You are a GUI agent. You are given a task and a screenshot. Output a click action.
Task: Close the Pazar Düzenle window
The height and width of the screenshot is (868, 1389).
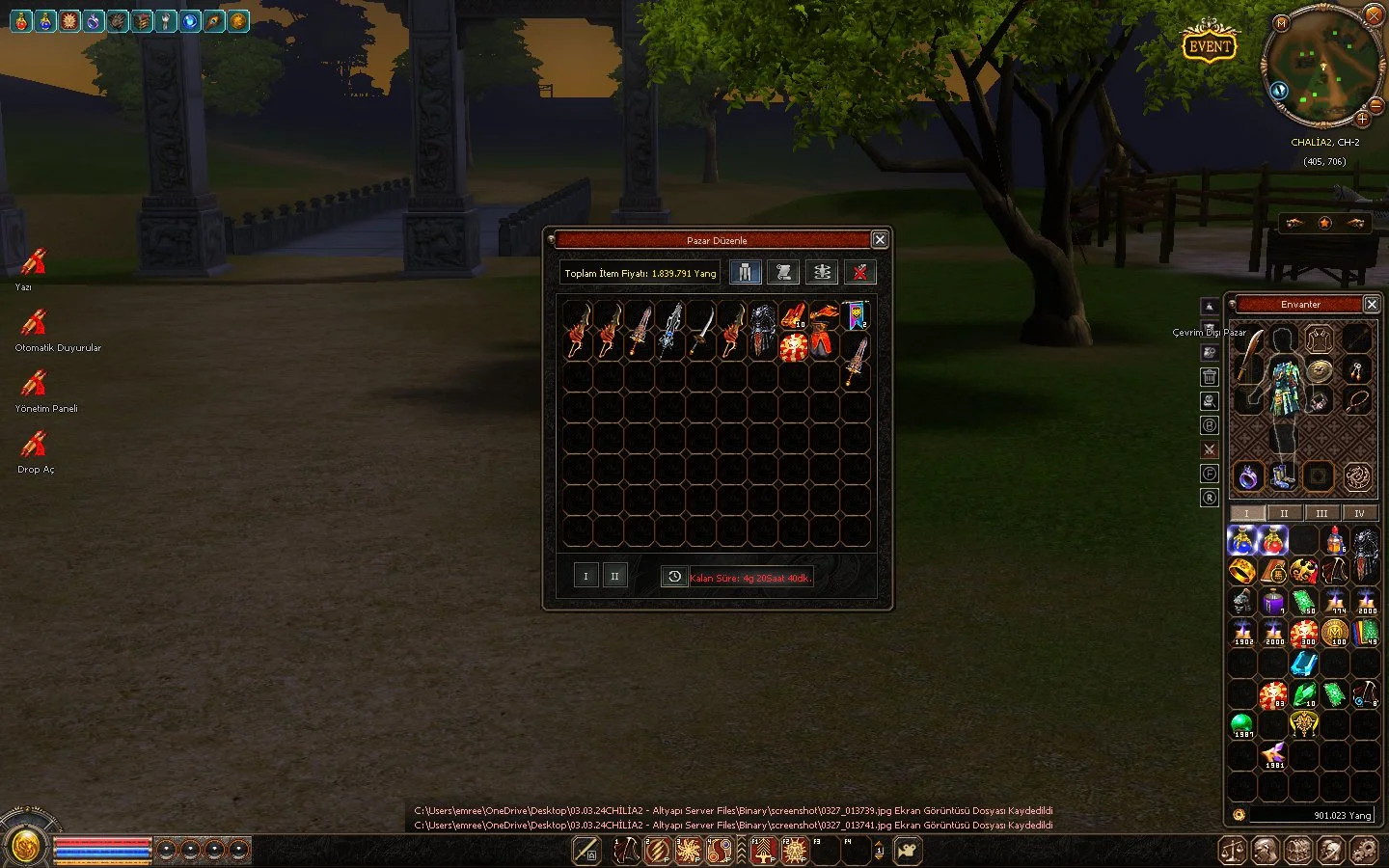tap(880, 239)
